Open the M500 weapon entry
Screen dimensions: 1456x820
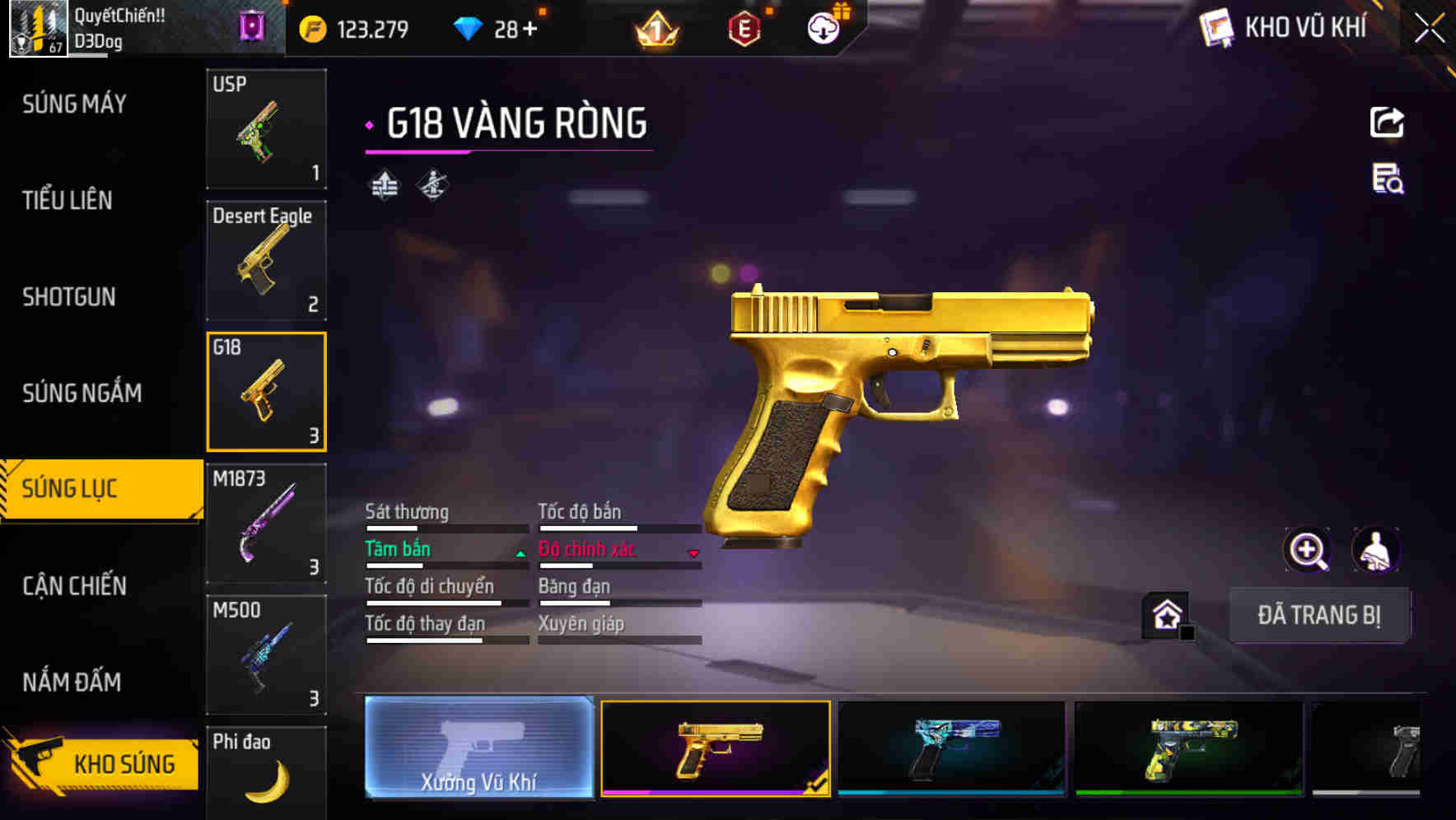click(266, 655)
